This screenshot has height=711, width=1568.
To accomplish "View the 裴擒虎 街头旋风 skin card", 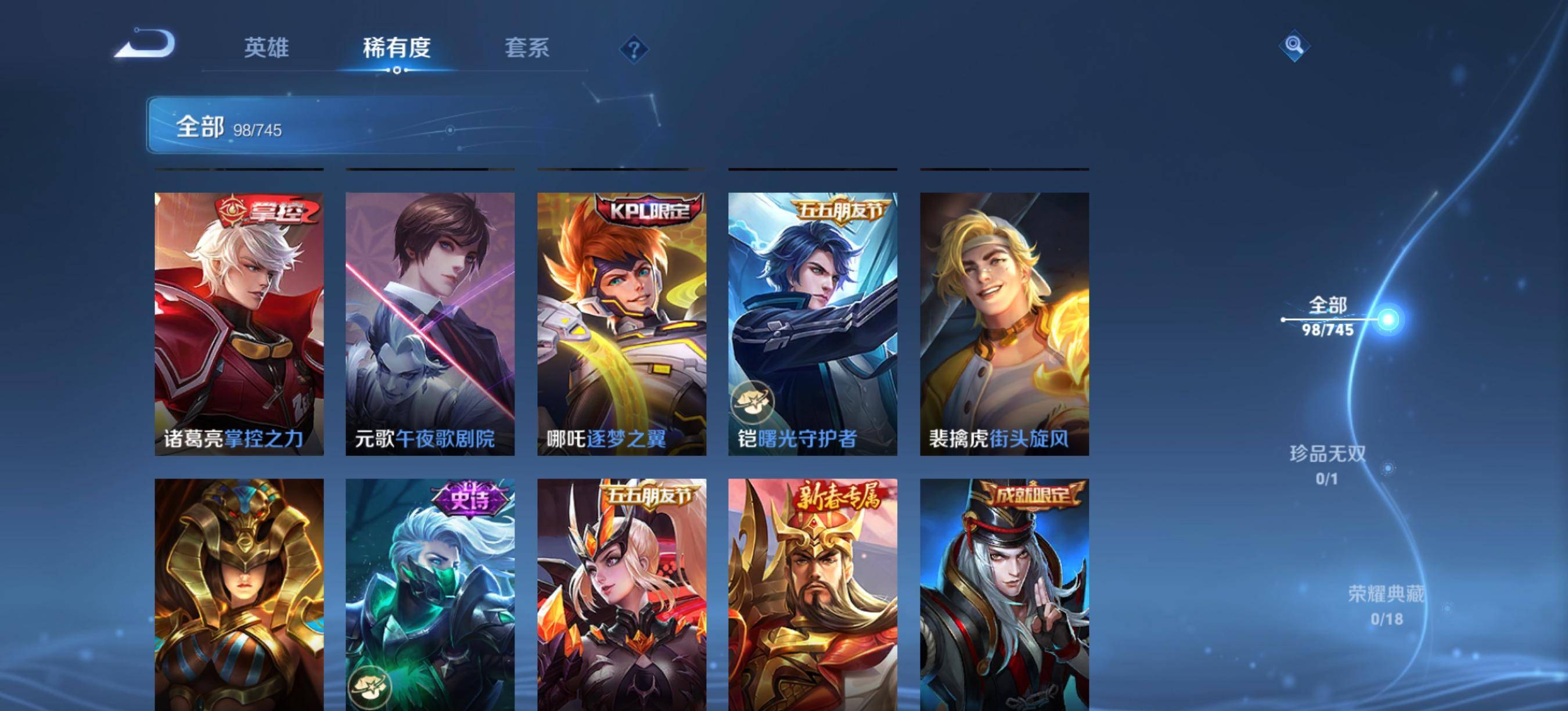I will click(1004, 324).
